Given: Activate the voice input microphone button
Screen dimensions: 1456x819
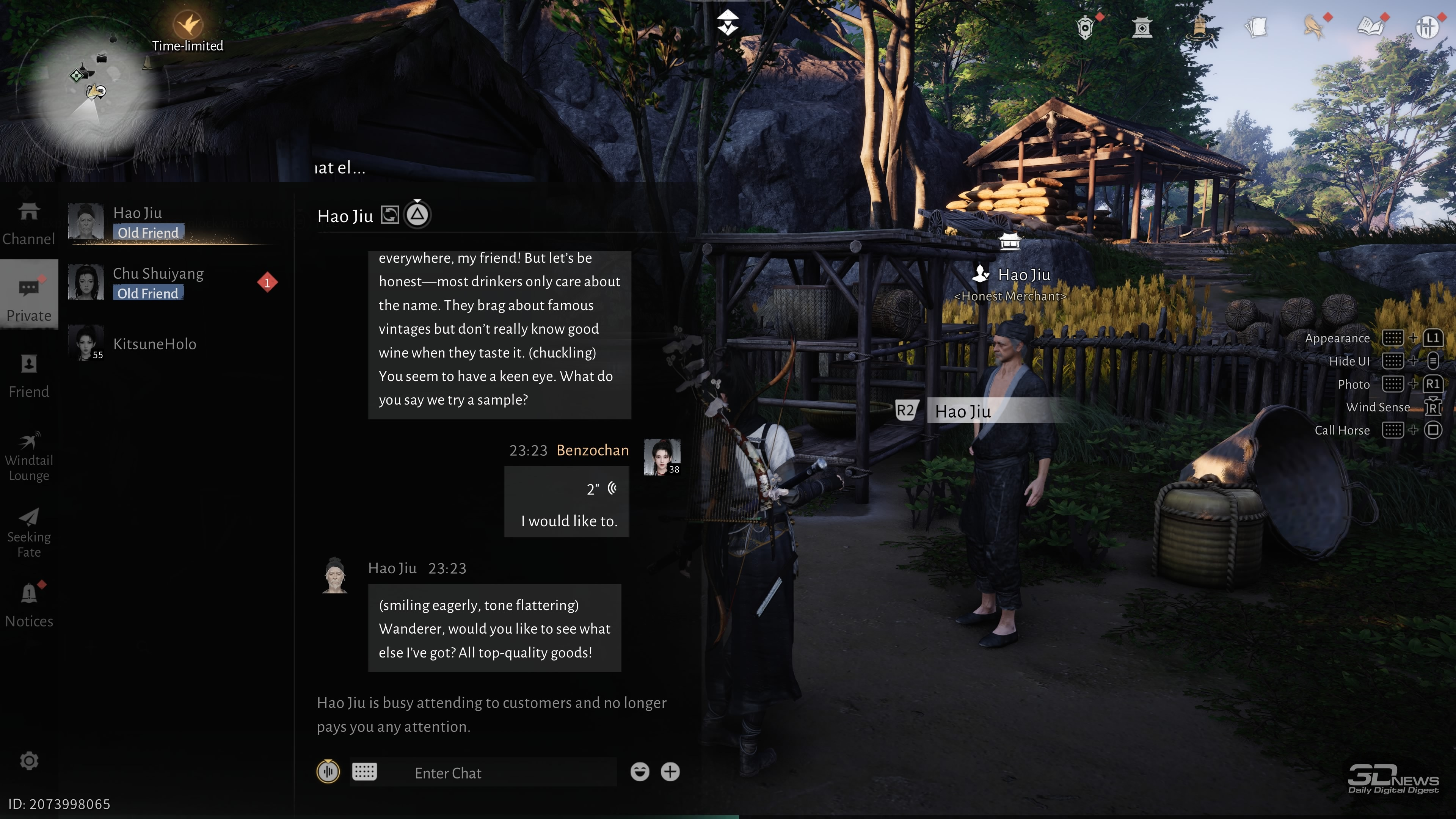Looking at the screenshot, I should point(328,772).
